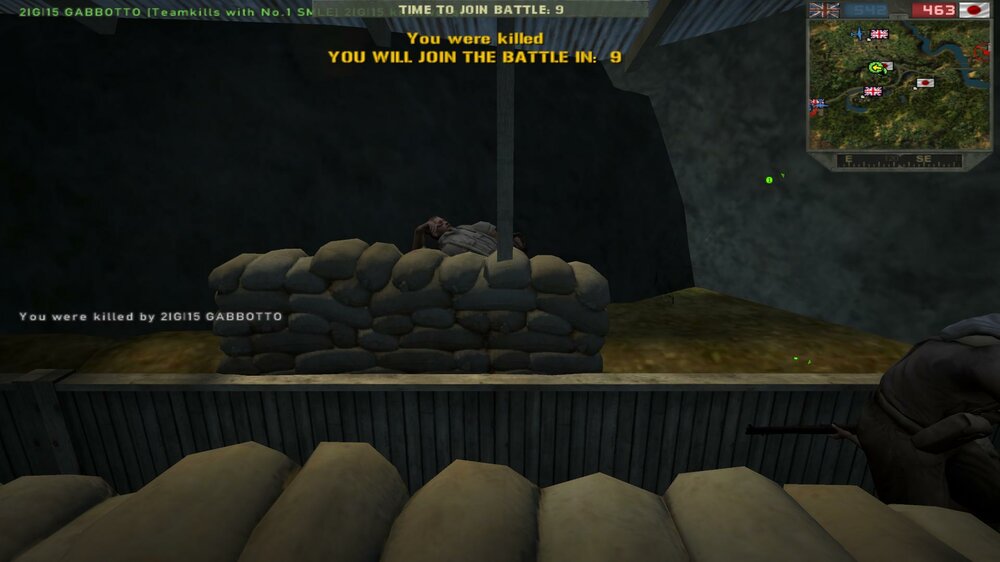The height and width of the screenshot is (562, 1000).
Task: Select the British flag beside the blue plane
Action: coord(879,34)
